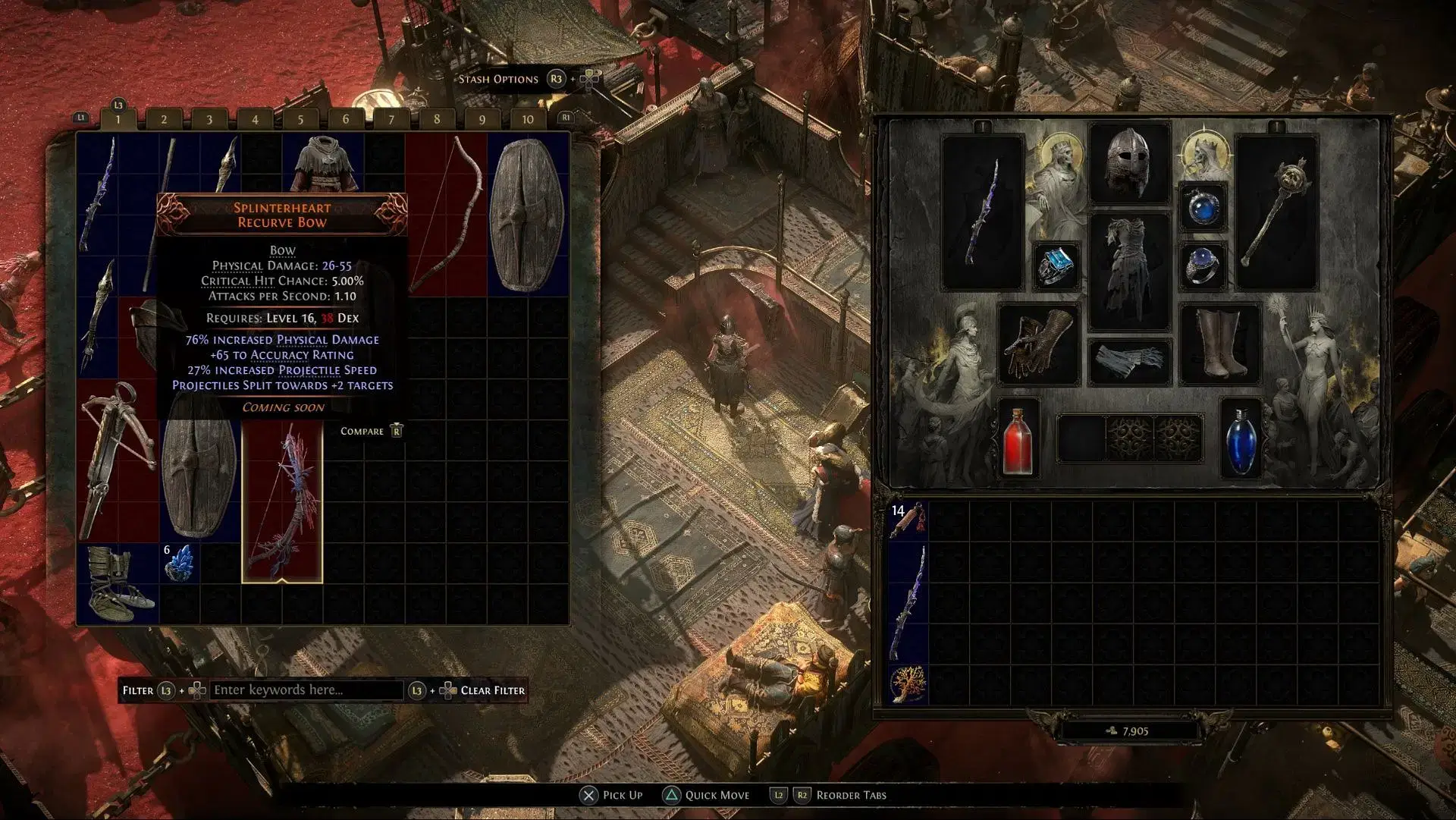This screenshot has width=1456, height=820.
Task: Select the scroll stack in inventory
Action: [908, 520]
